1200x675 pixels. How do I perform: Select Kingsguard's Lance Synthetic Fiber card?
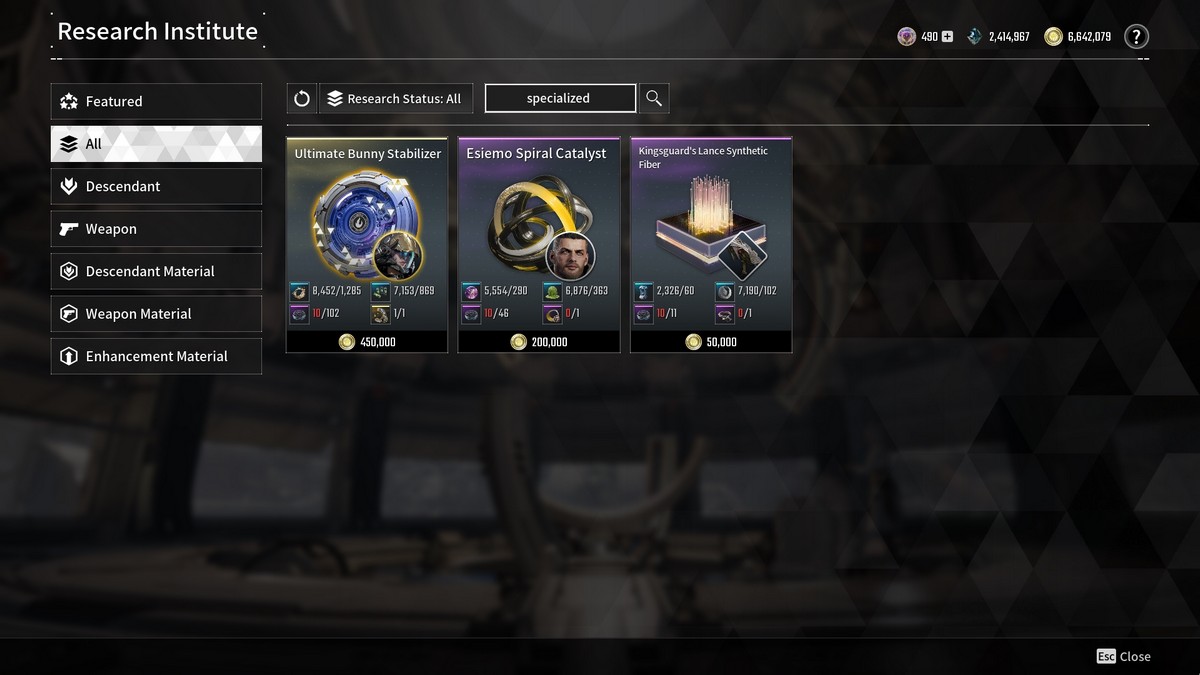(711, 245)
